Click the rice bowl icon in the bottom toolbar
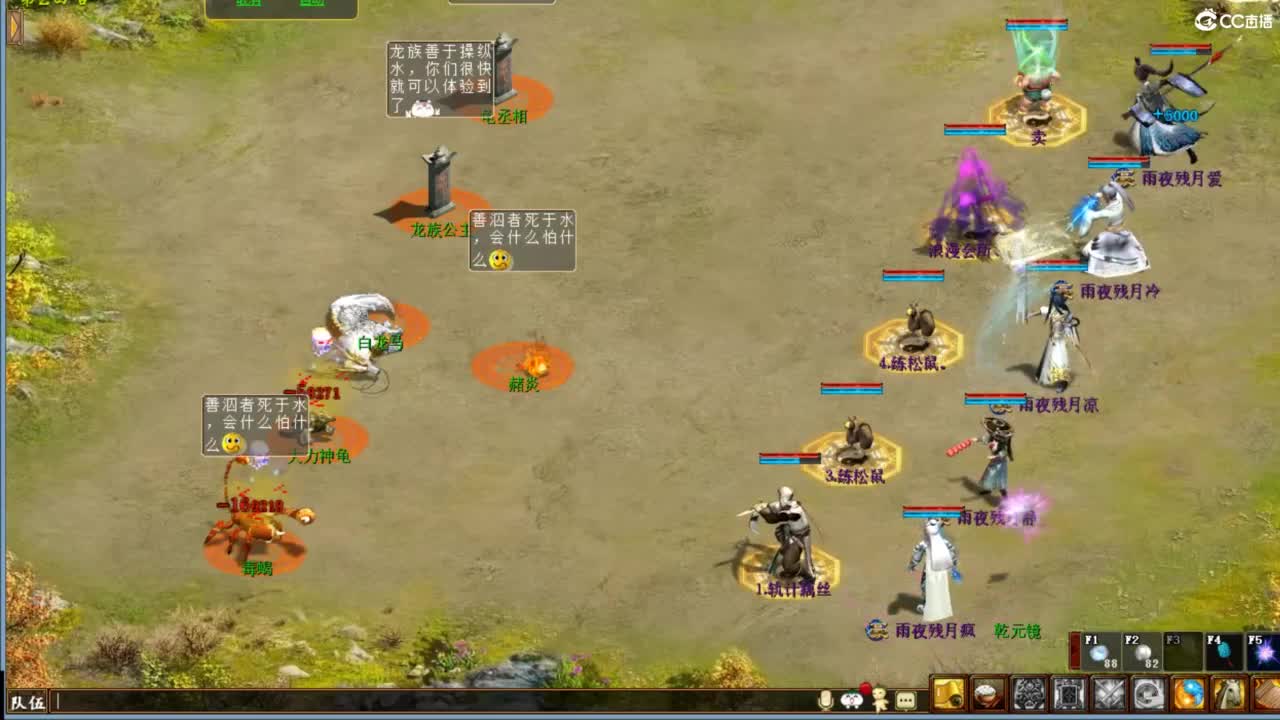This screenshot has height=720, width=1280. click(988, 694)
